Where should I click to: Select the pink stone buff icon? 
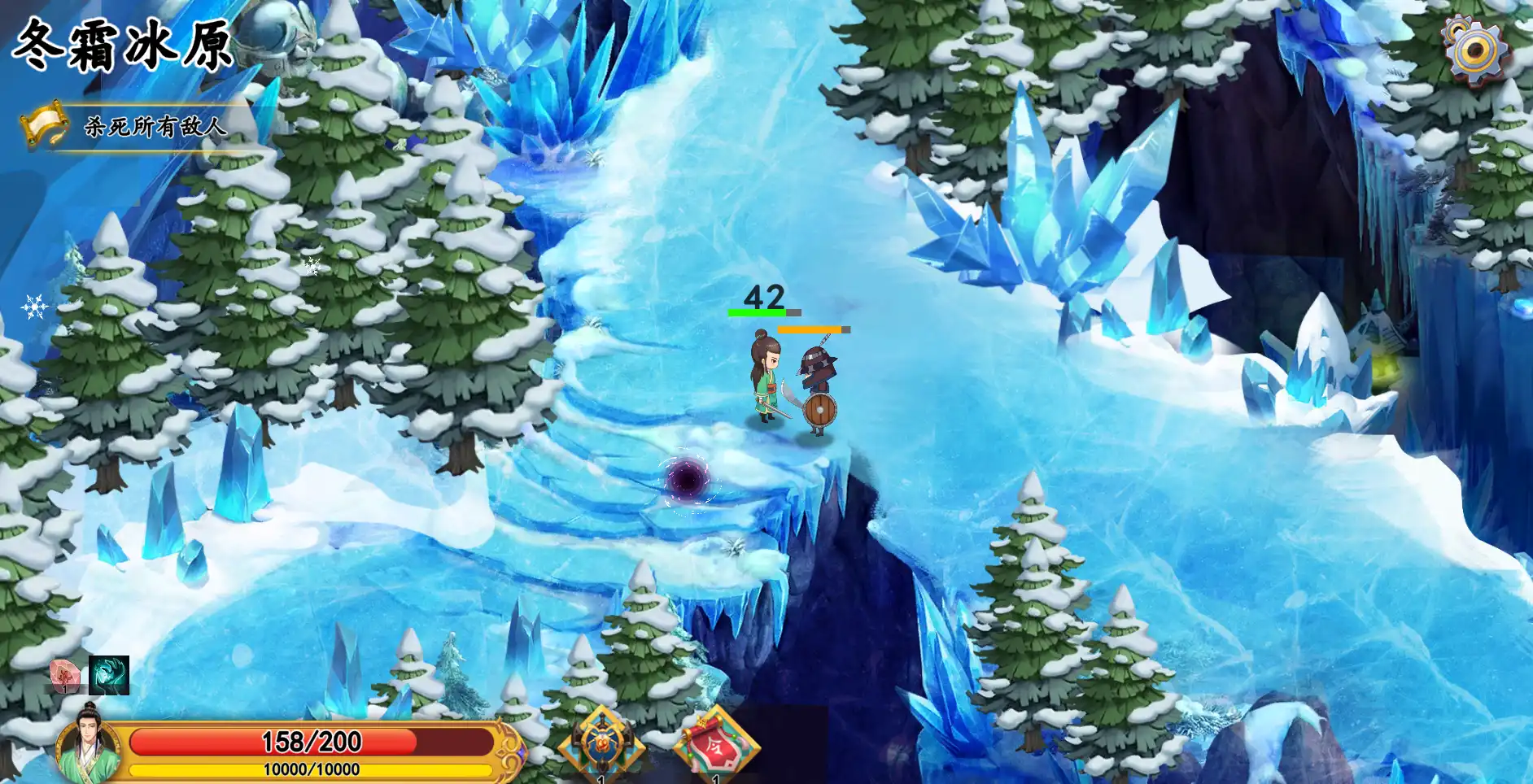tap(64, 675)
